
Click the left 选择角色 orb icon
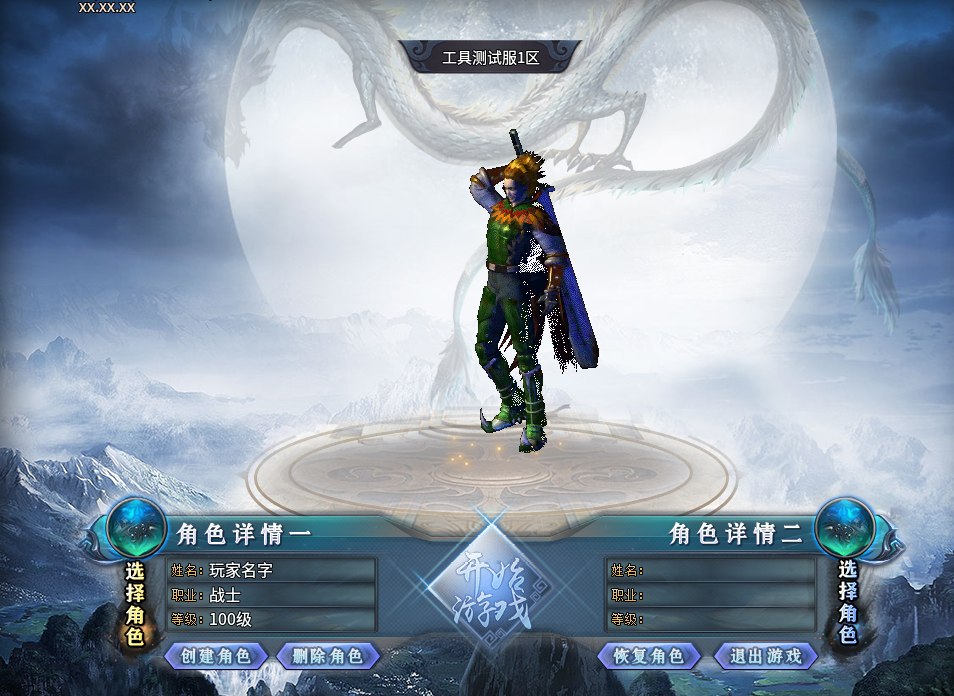136,527
